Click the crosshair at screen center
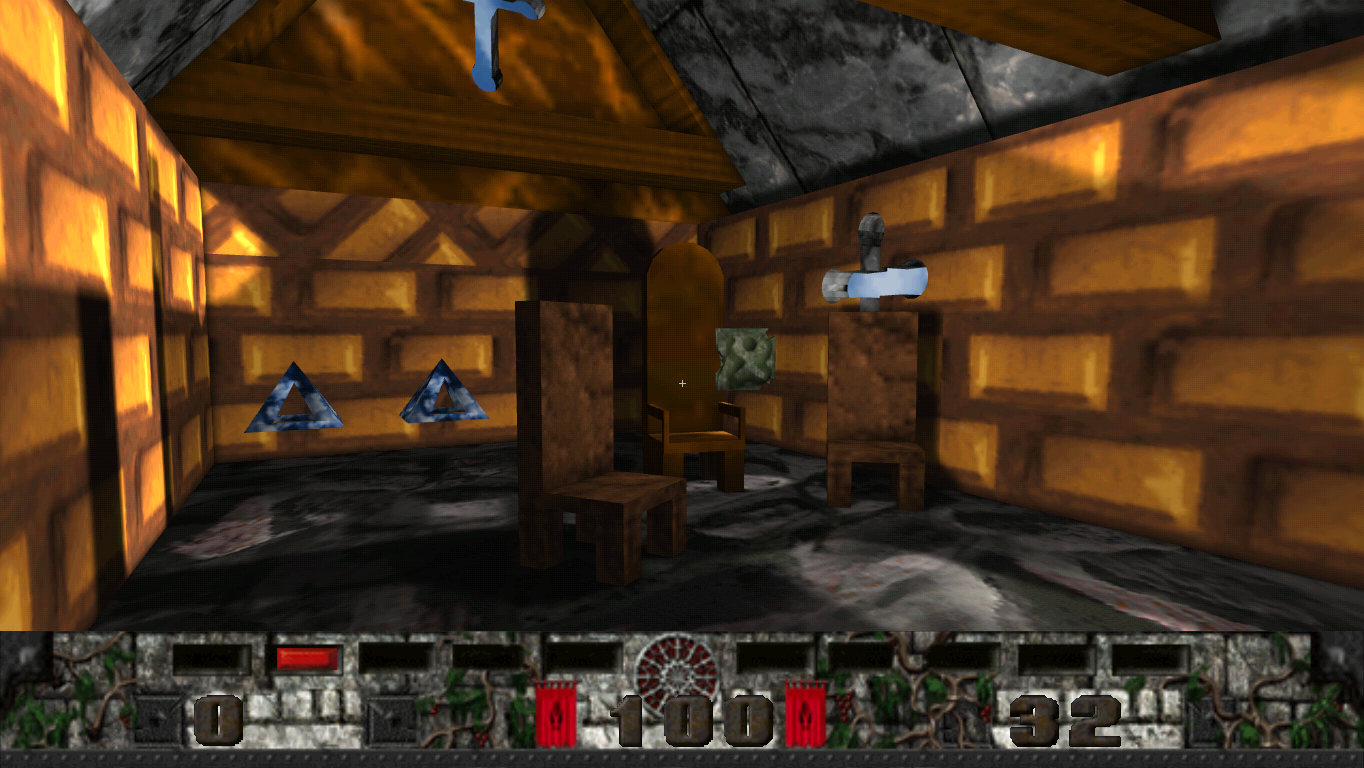Screen dimensions: 1364x768 coord(682,382)
